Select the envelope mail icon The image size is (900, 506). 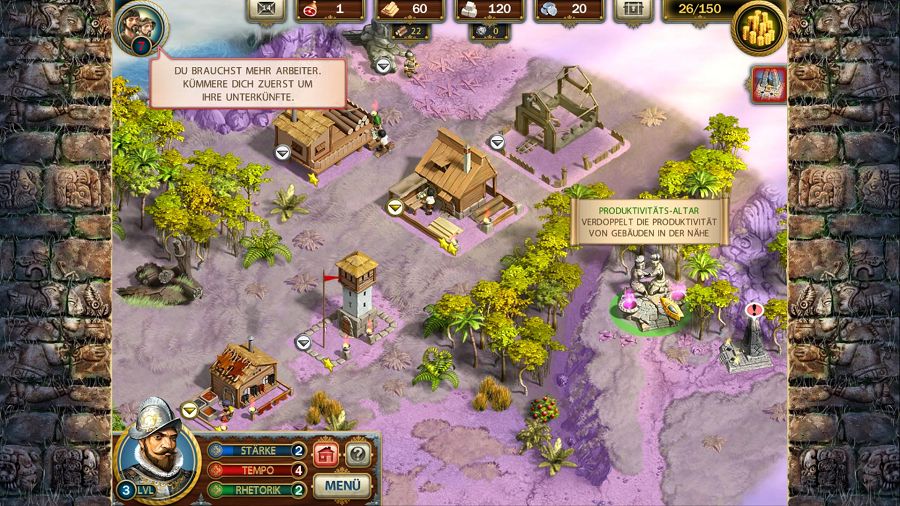[x=264, y=10]
